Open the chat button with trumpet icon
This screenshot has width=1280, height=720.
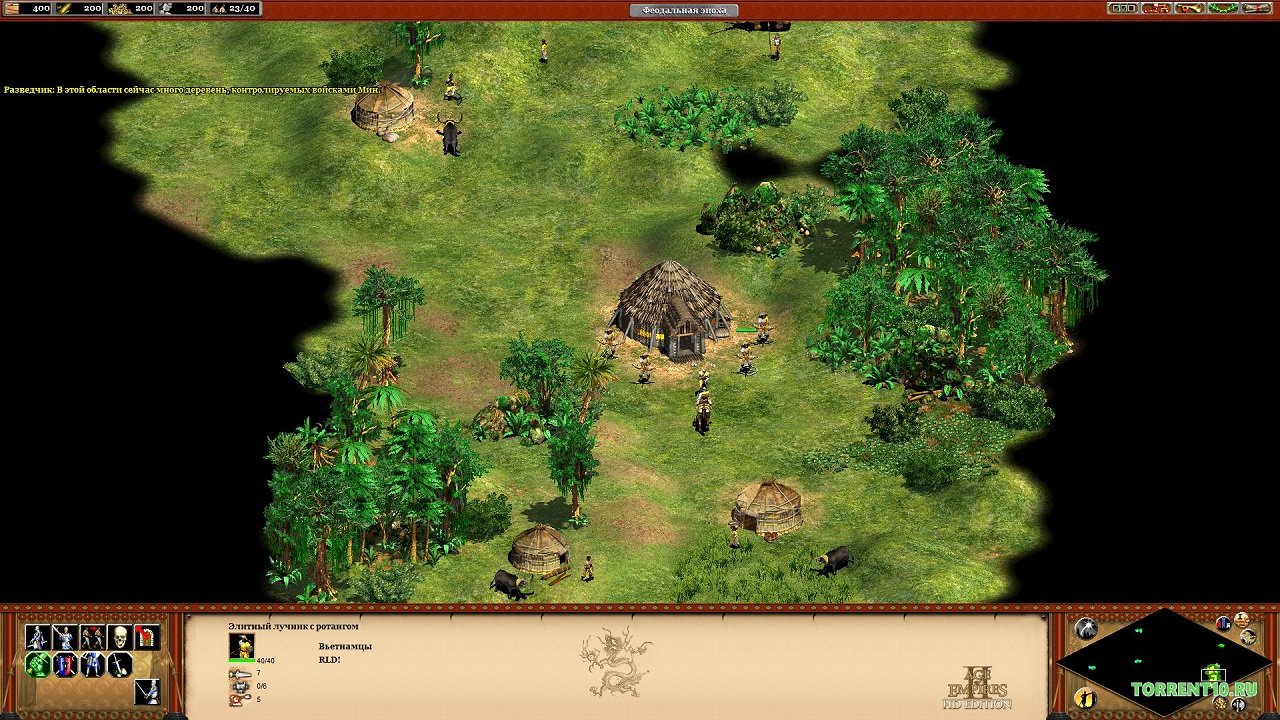[x=1190, y=8]
